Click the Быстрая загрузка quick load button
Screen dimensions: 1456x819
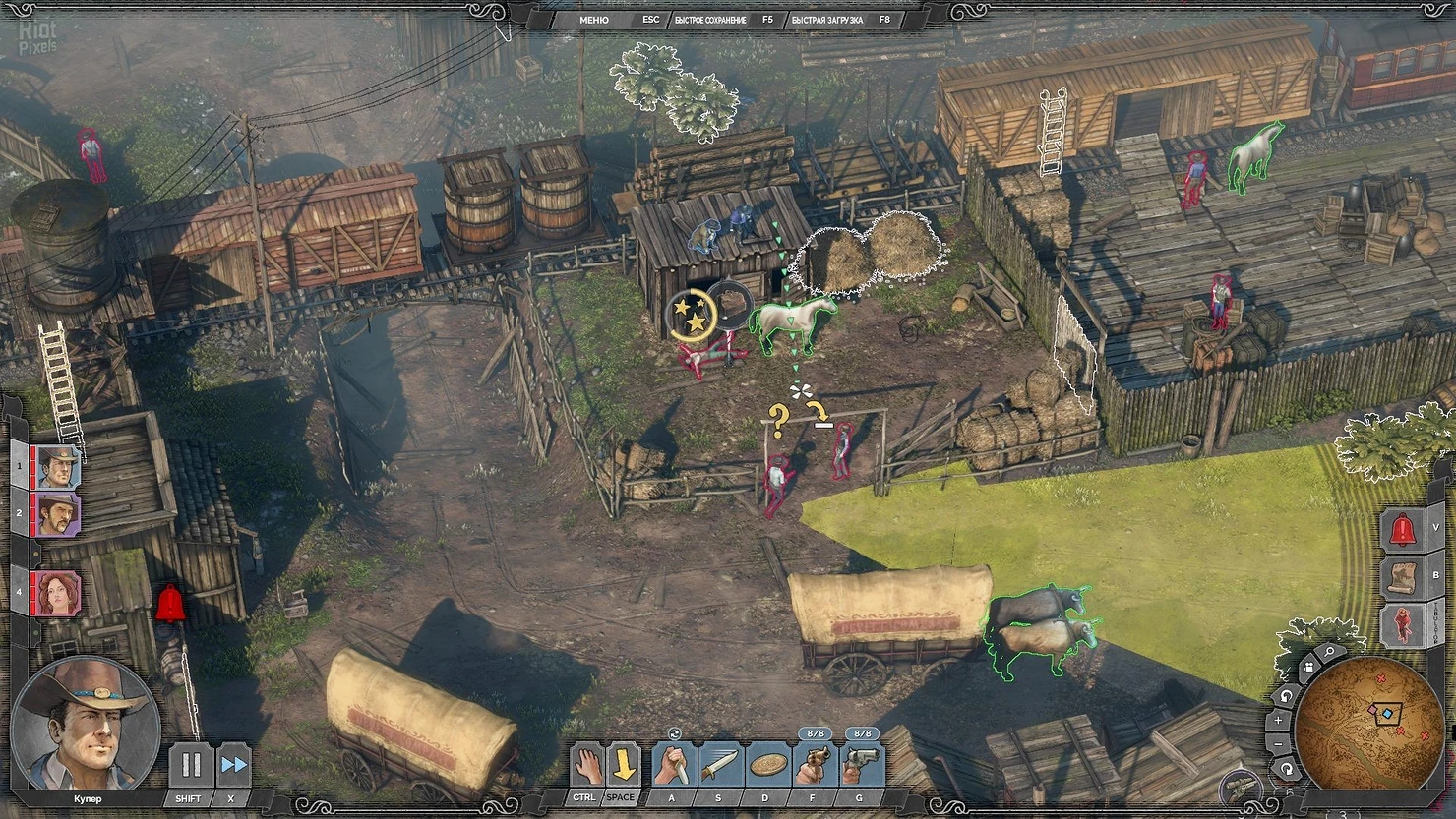[826, 20]
